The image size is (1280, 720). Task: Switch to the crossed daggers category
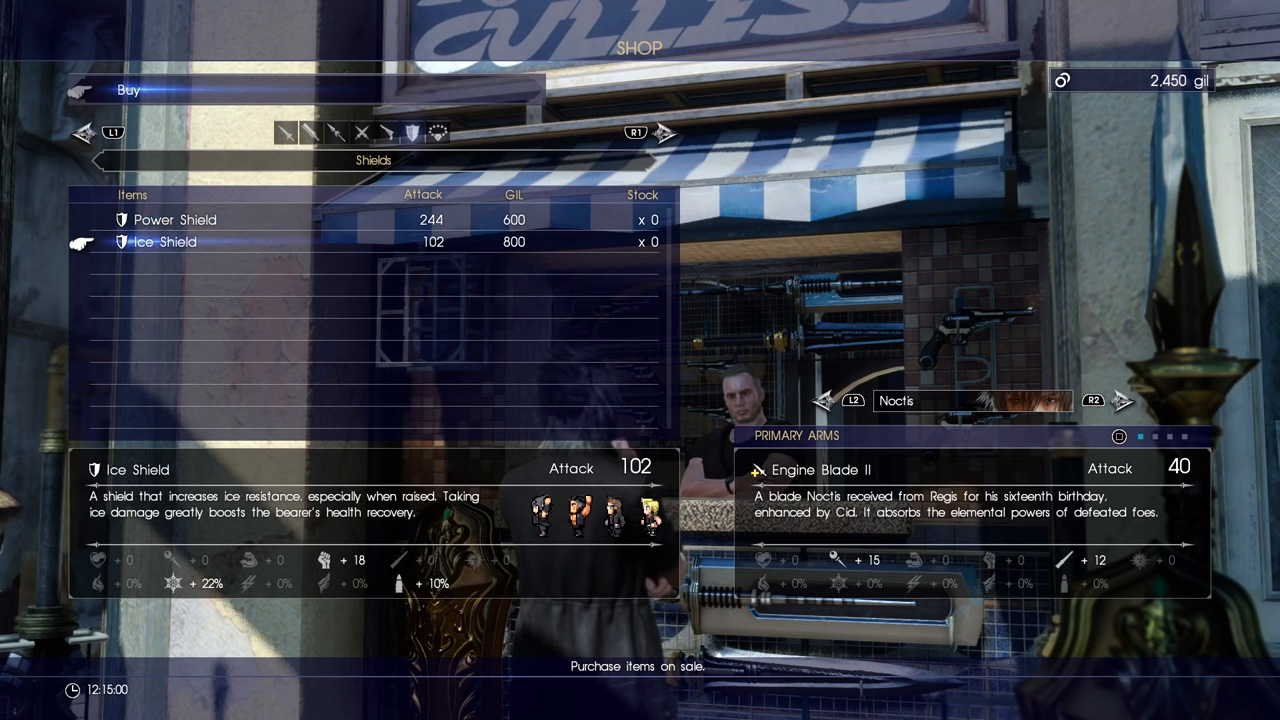pos(361,132)
